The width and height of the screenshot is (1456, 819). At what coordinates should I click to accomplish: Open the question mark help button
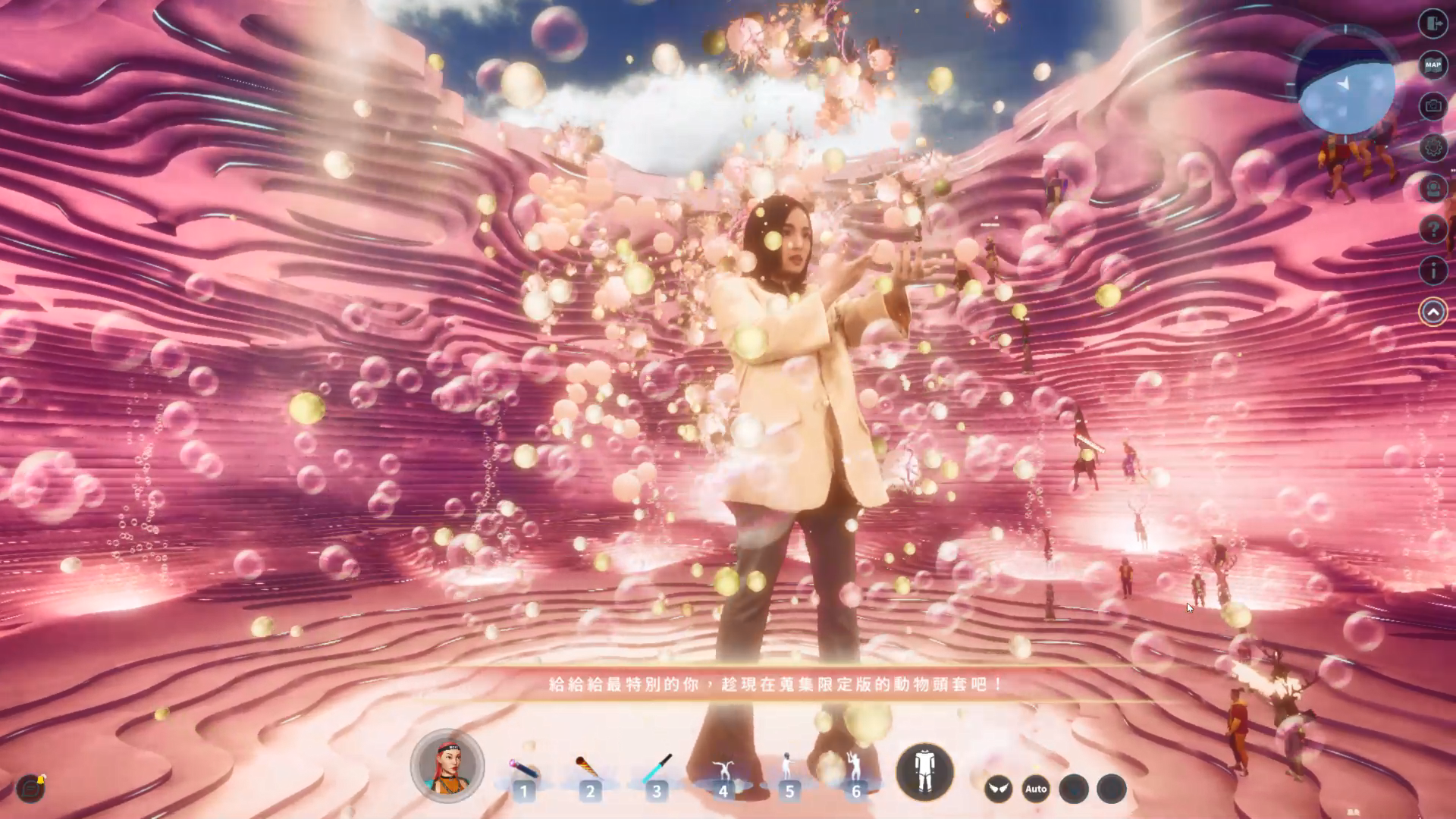pos(1432,229)
